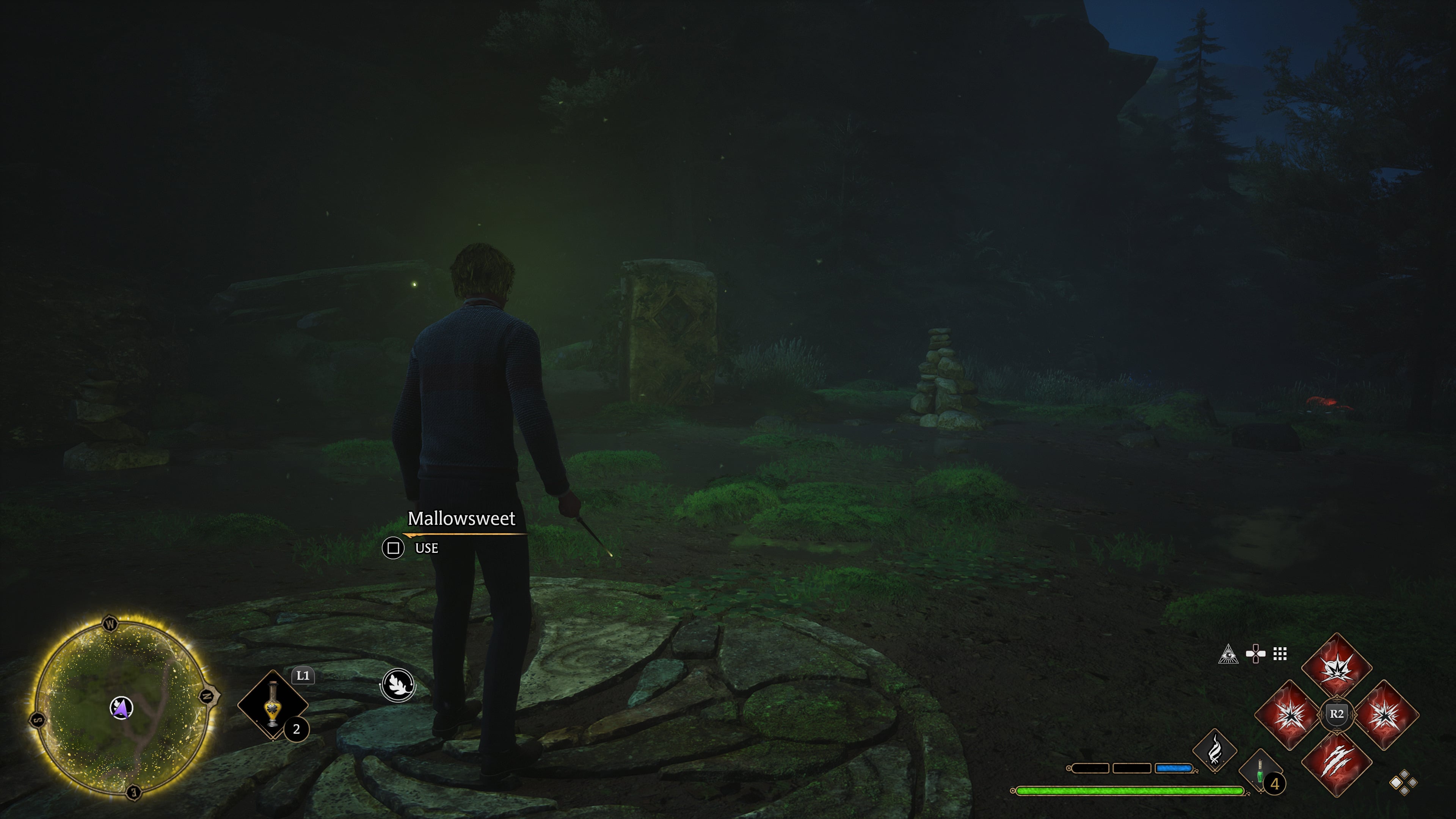1456x819 pixels.
Task: Select the yellow Felix Felicis potion slot
Action: [x=273, y=704]
